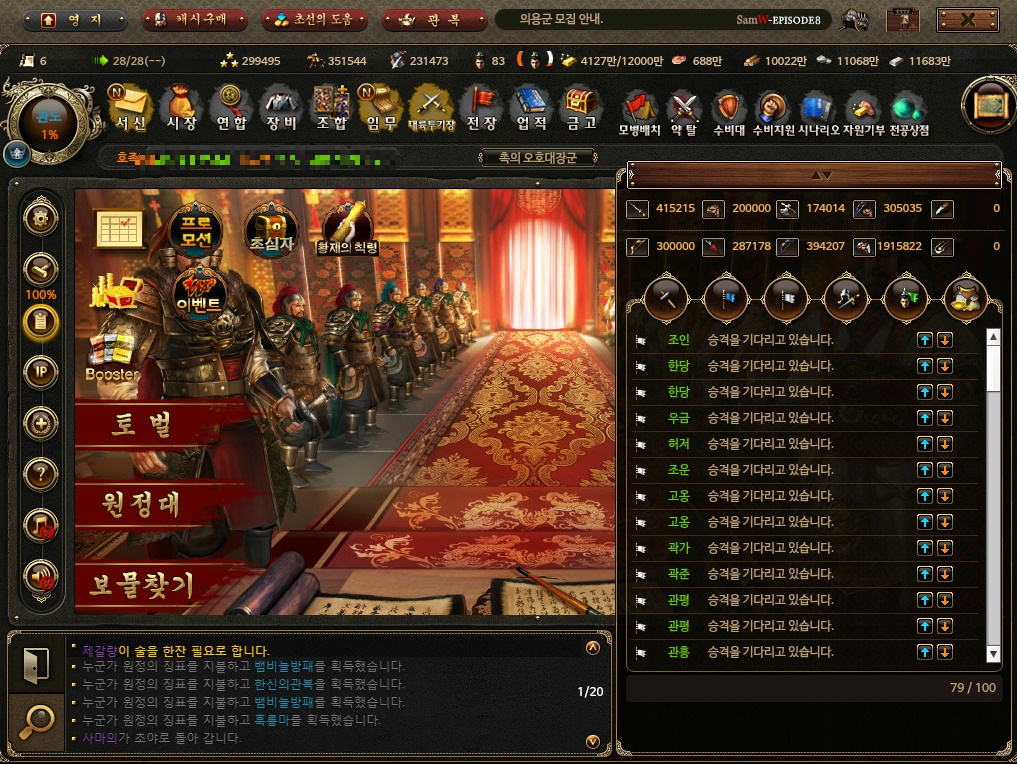Close the game with the X button
The image size is (1017, 764).
pos(966,20)
